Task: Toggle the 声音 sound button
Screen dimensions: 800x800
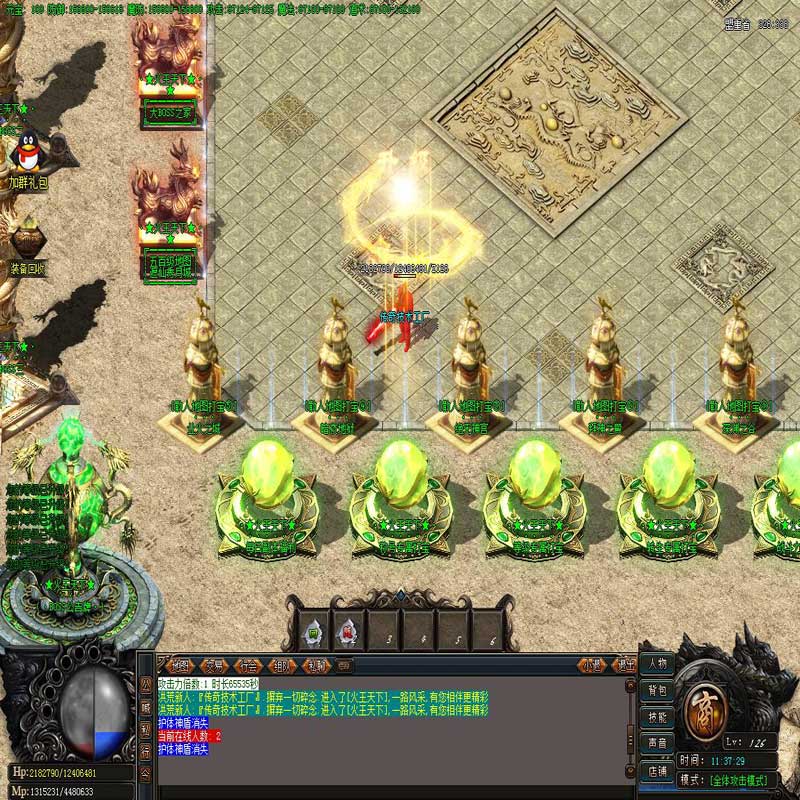Action: pos(657,743)
